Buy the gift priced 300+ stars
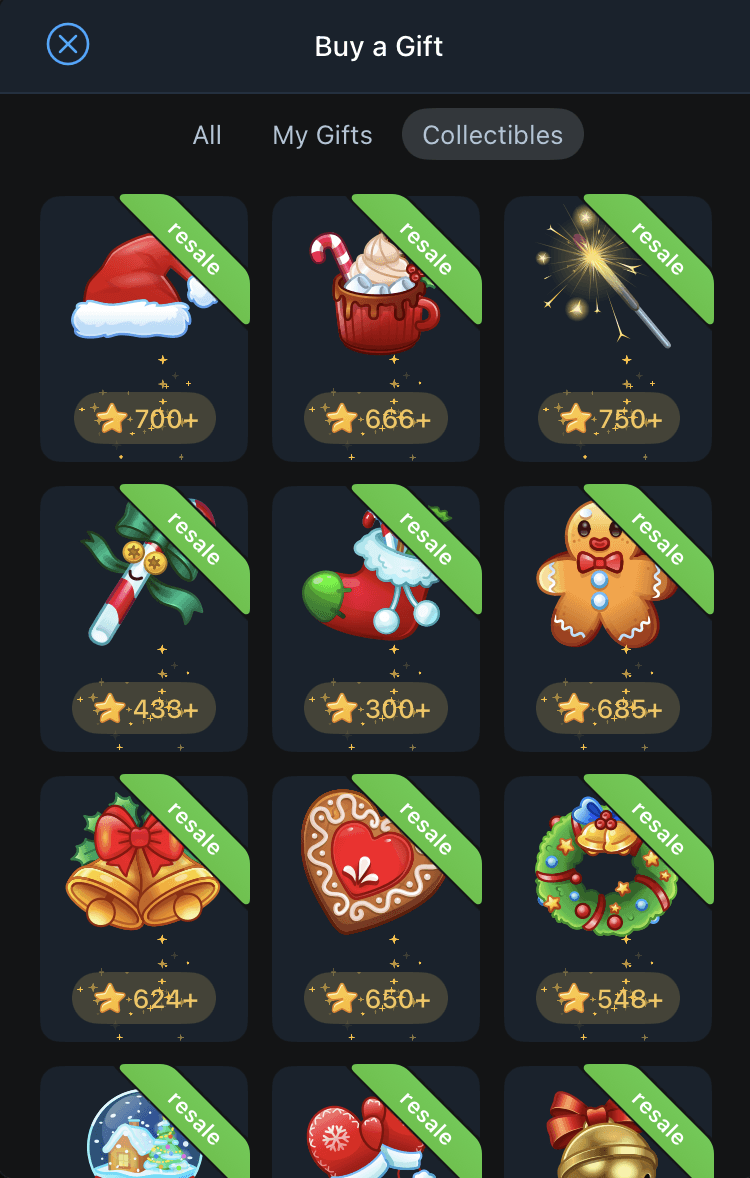This screenshot has height=1178, width=750. pos(376,708)
